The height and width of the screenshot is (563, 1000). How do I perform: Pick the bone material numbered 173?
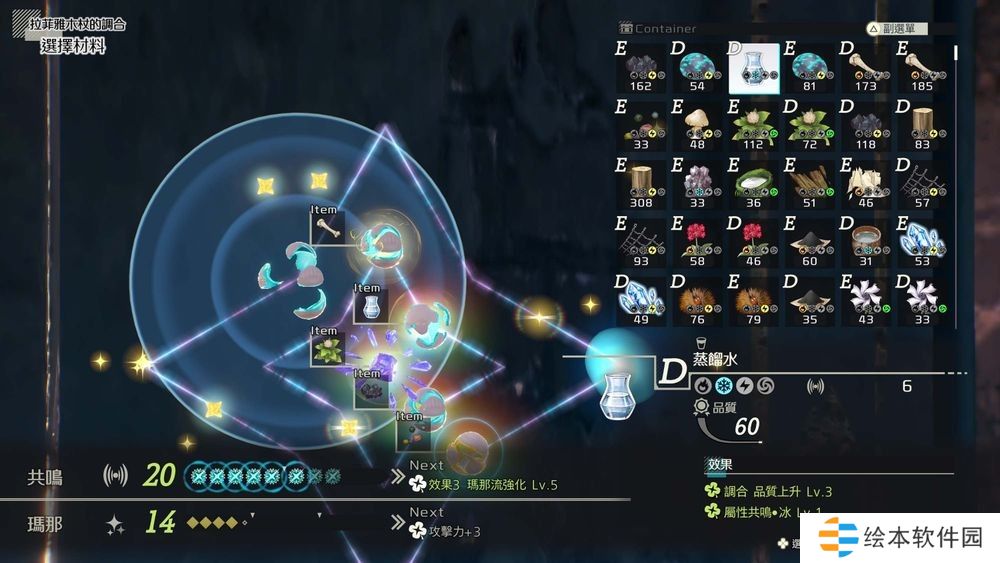[865, 68]
